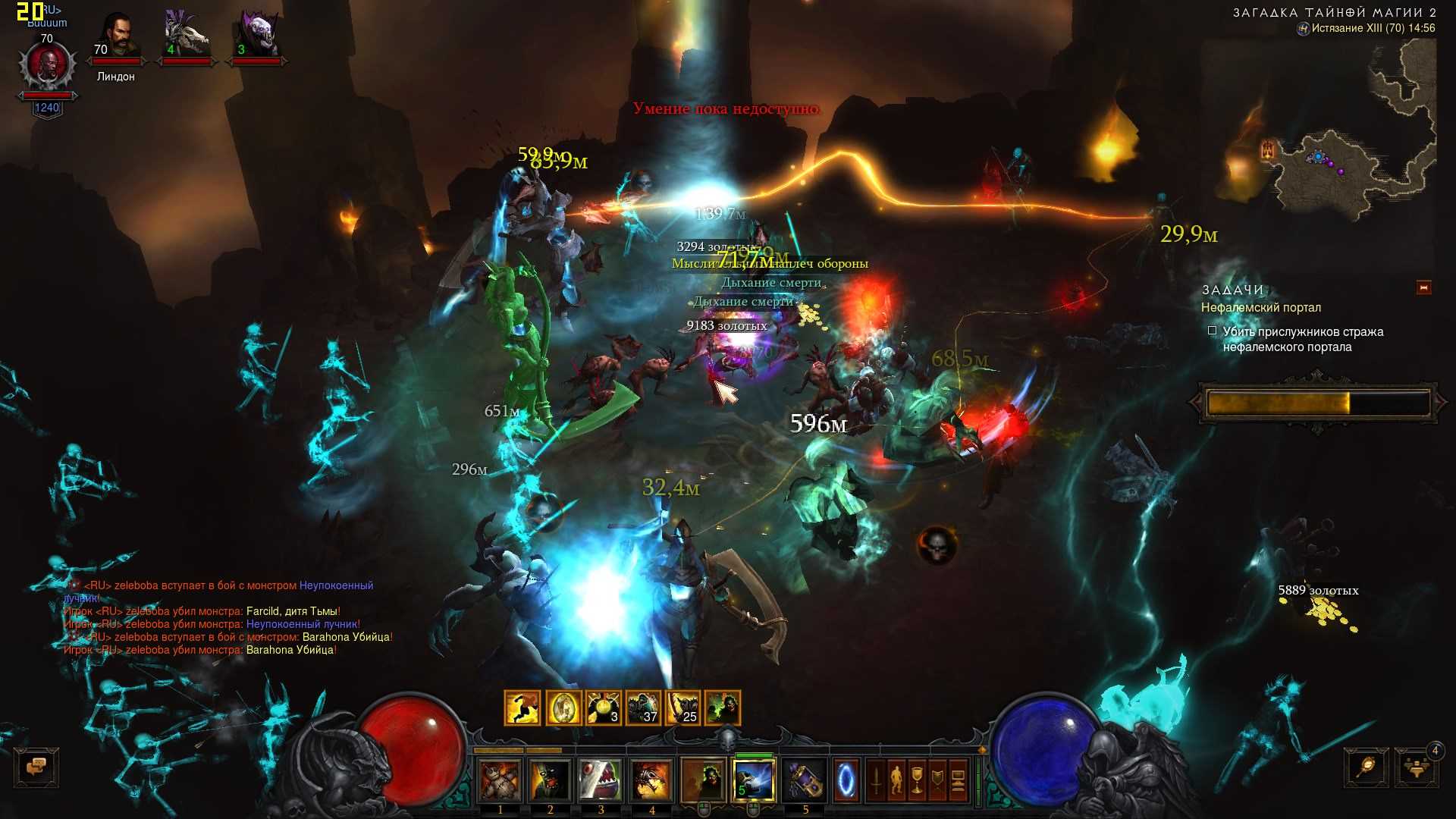This screenshot has height=819, width=1456.
Task: Select follower Линдон's portrait
Action: pos(116,38)
